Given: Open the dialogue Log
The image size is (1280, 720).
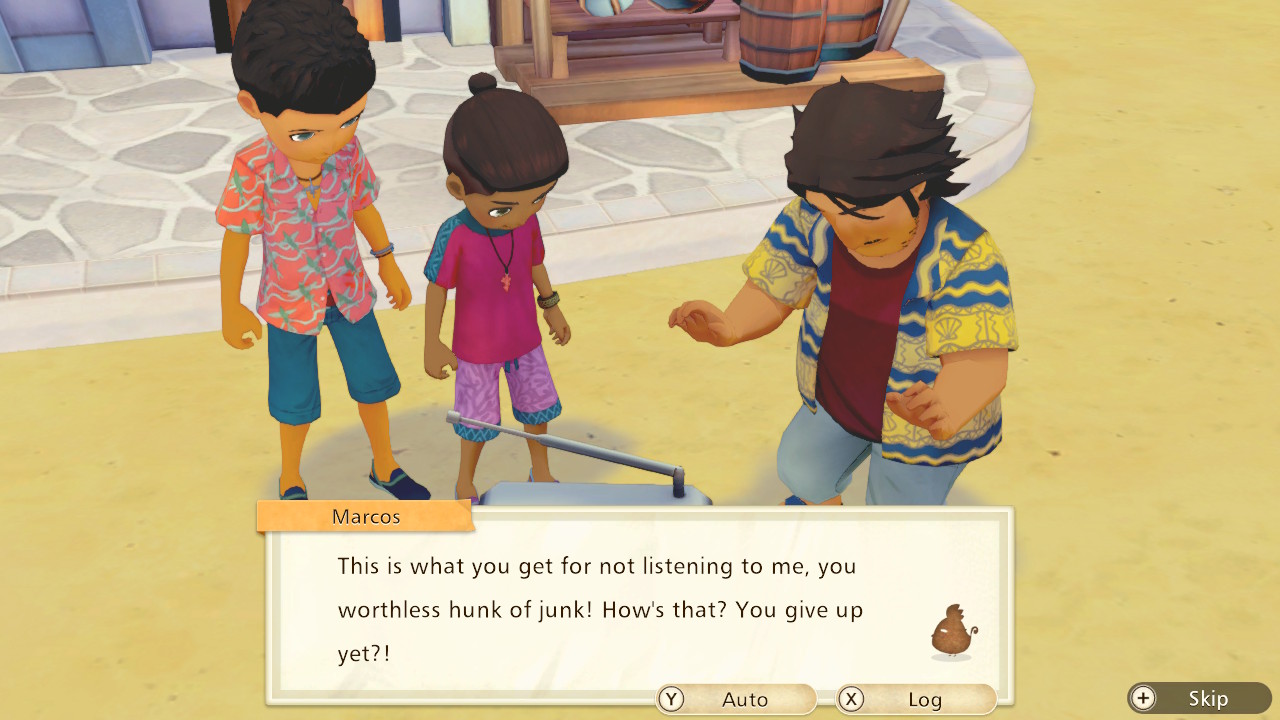Looking at the screenshot, I should tap(916, 699).
